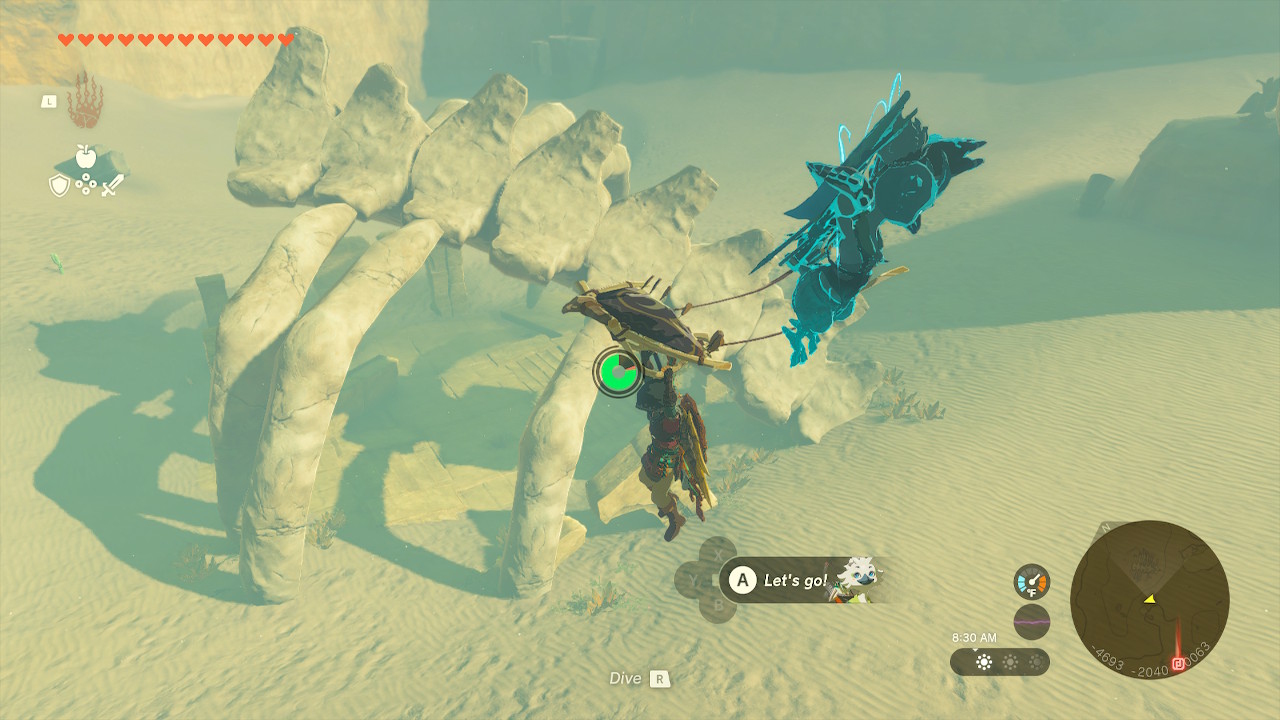
Task: Select the temperature gauge icon
Action: [x=1031, y=581]
